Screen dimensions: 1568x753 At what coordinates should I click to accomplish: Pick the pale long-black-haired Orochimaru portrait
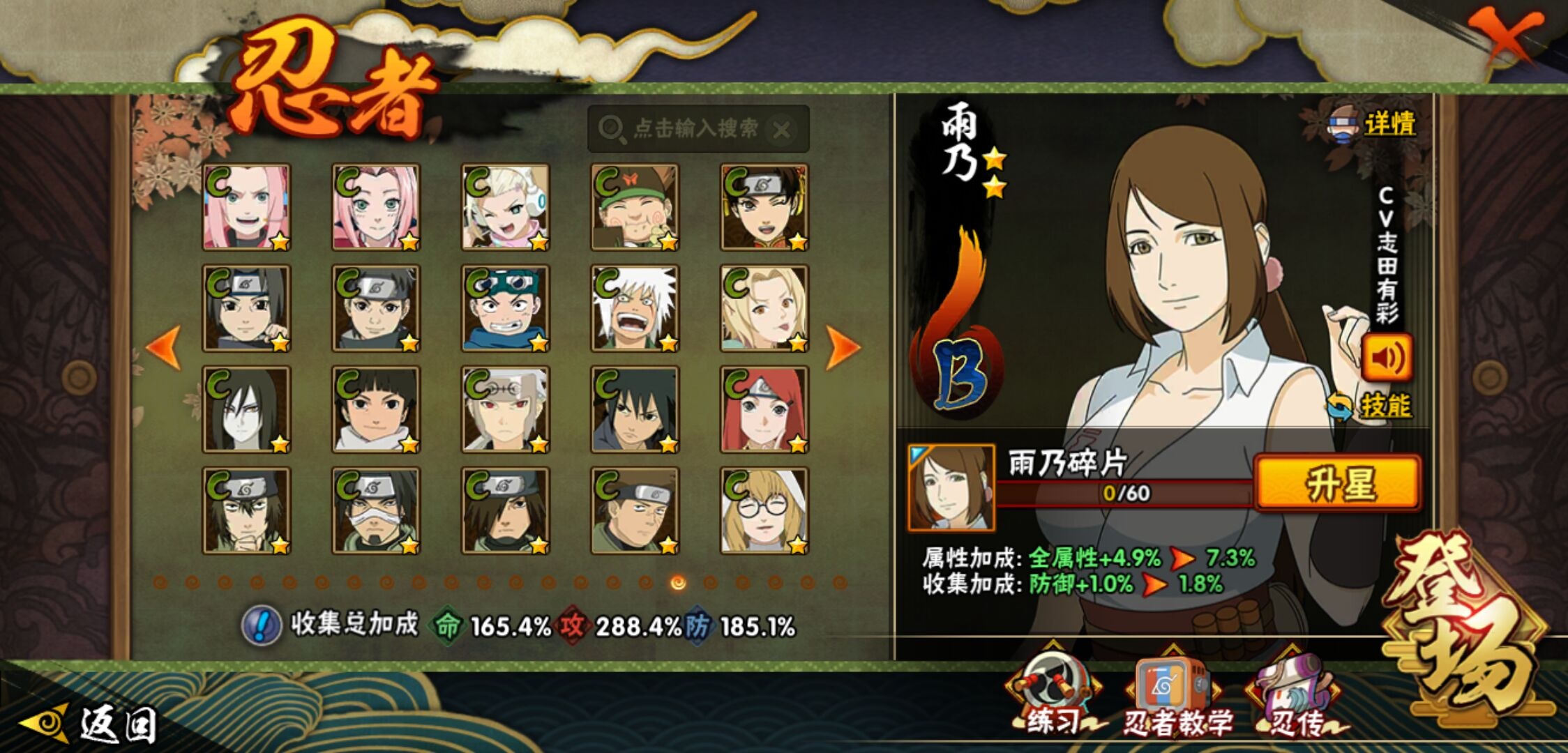click(246, 410)
